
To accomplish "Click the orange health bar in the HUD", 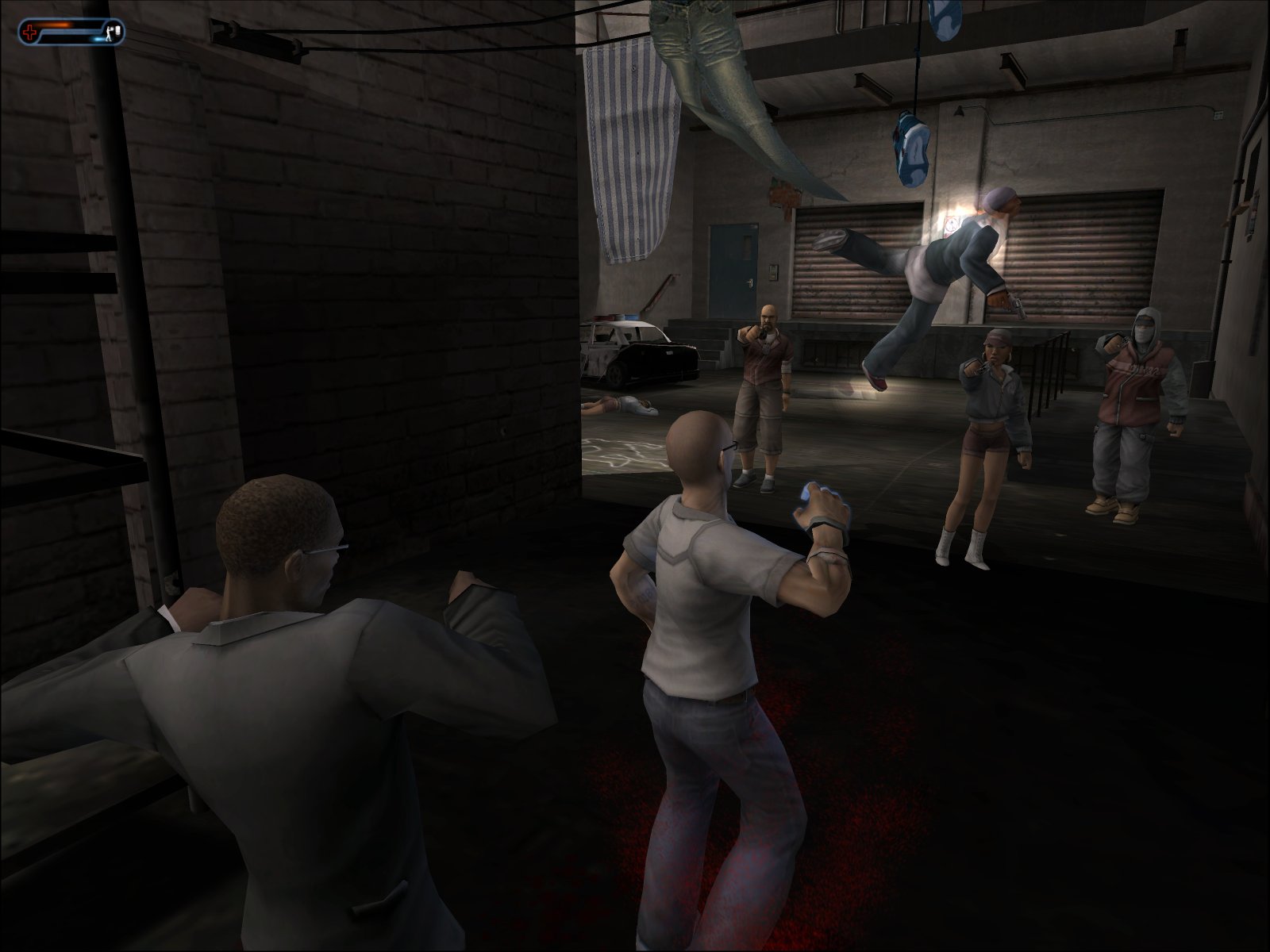I will pos(56,25).
